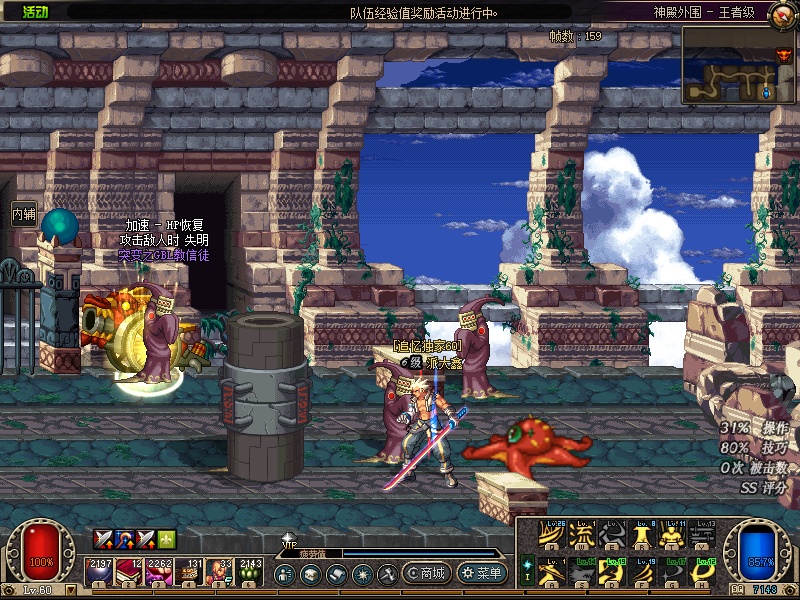Toggle the blue spark skill-bar switch

tap(527, 568)
